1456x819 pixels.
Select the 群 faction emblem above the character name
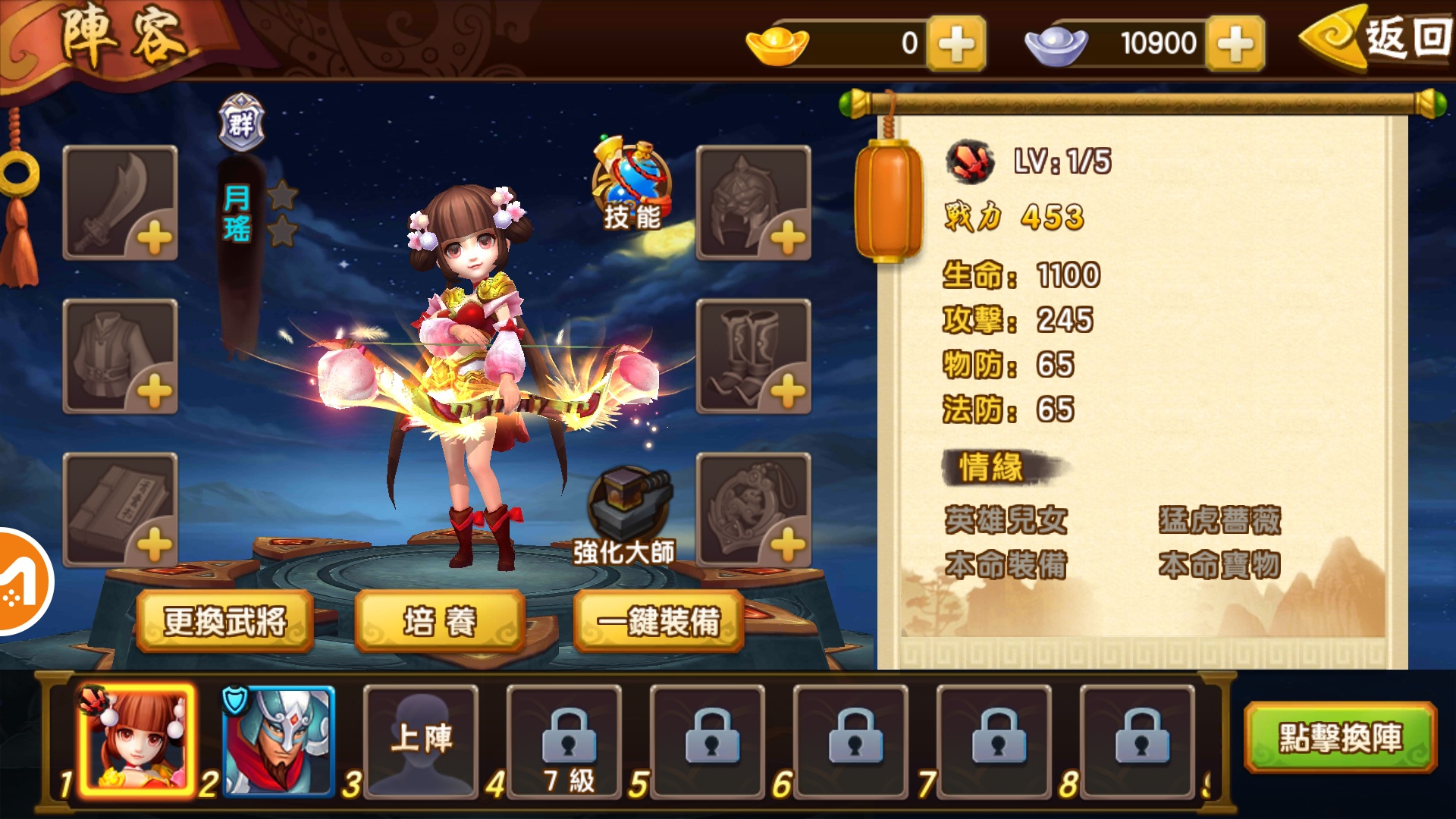coord(240,118)
